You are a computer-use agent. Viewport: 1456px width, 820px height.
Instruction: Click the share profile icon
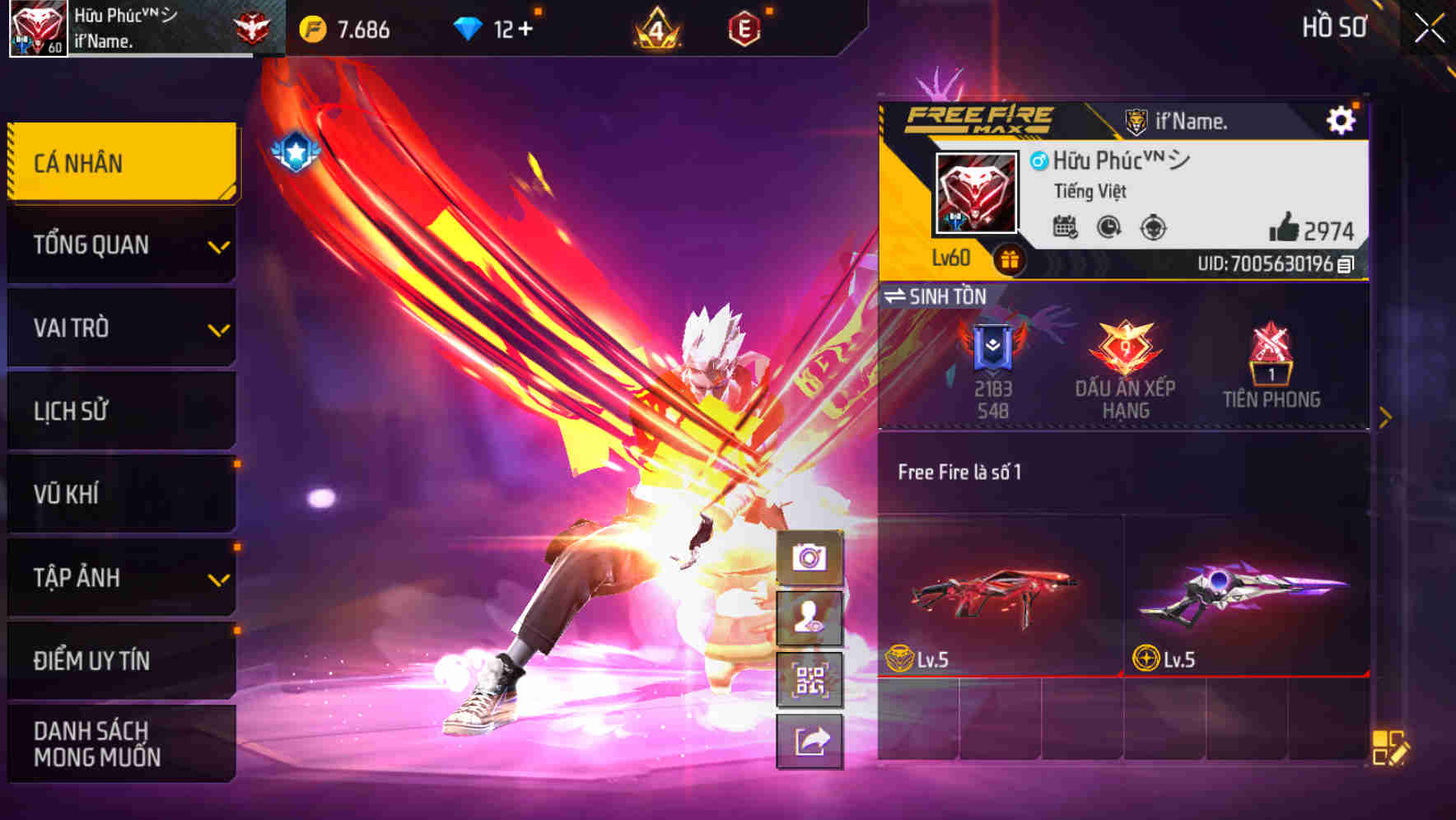810,743
